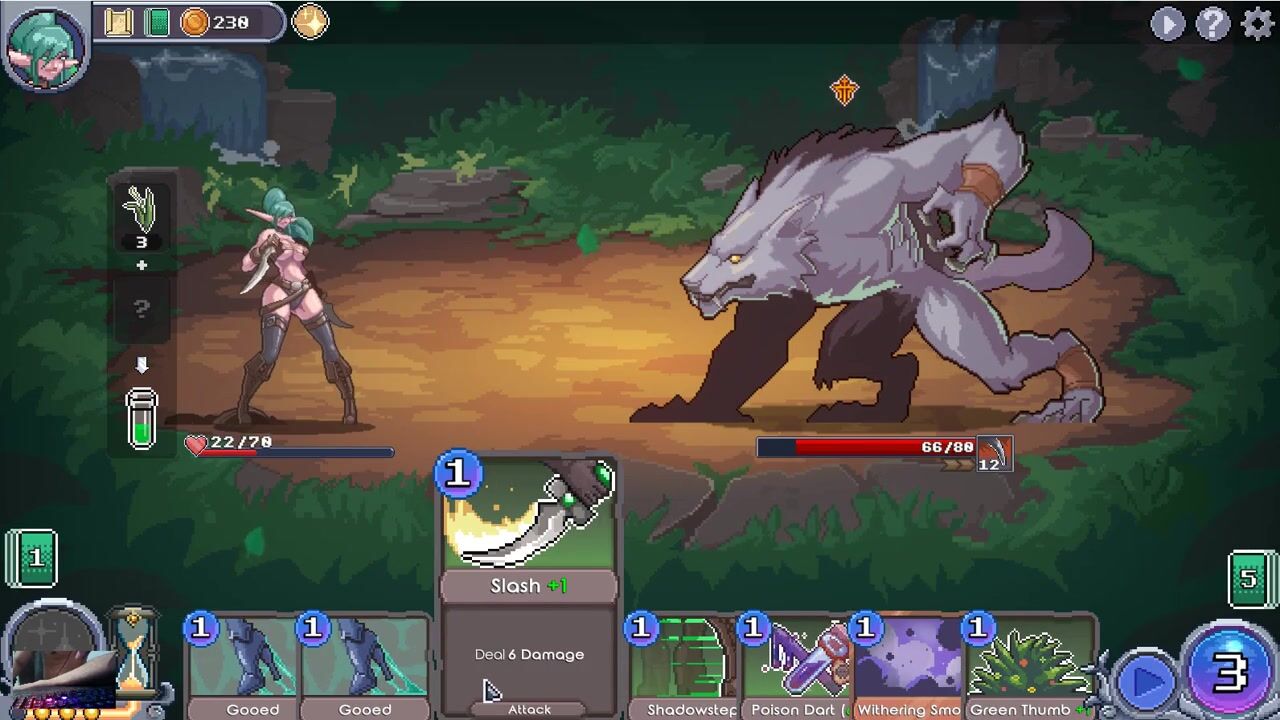Use the green potion vial

click(x=142, y=418)
